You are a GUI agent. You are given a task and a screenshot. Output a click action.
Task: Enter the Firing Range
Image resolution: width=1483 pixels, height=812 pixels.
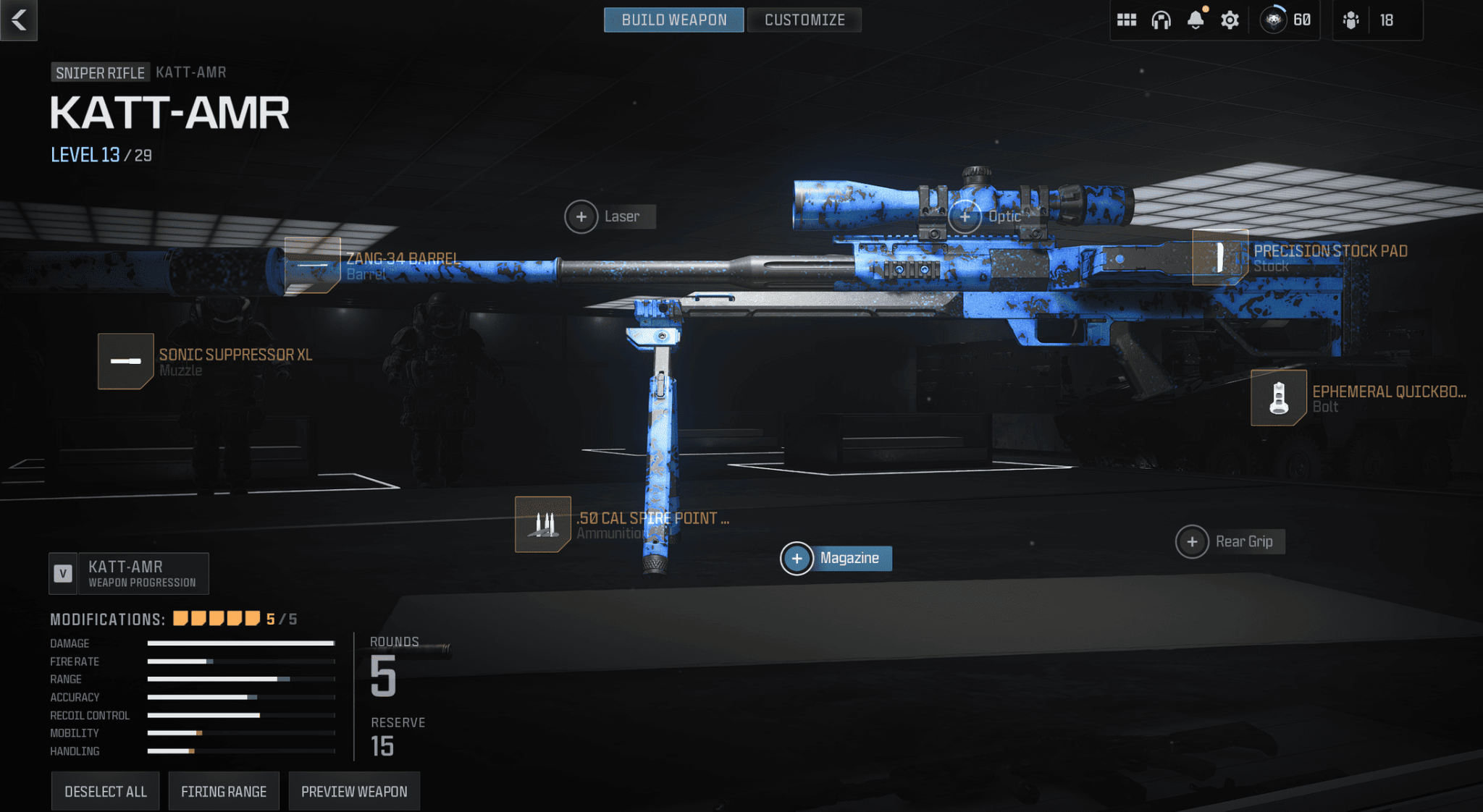click(x=224, y=791)
